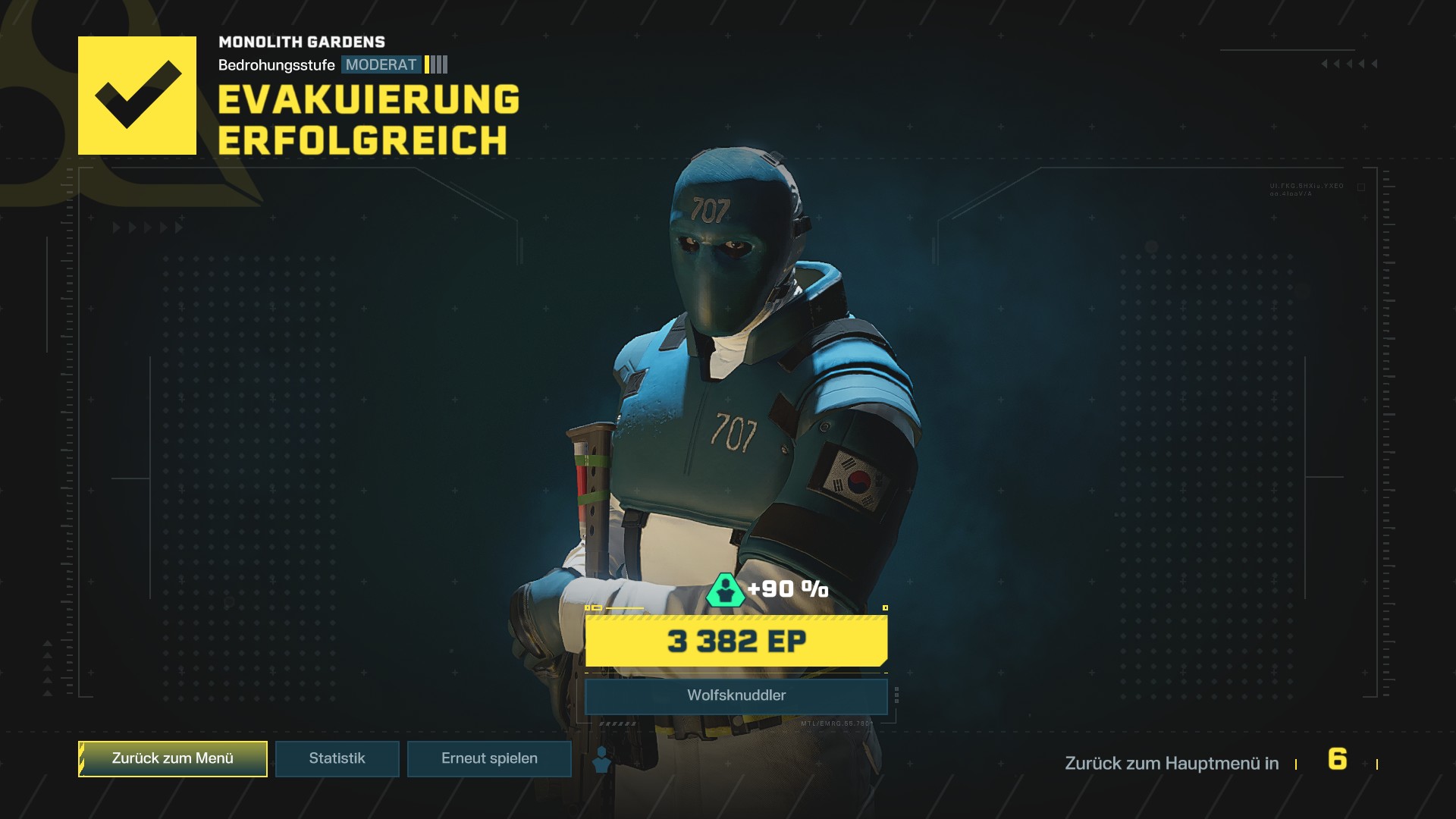Select the Wolfsknuddler player name plate

coord(736,695)
